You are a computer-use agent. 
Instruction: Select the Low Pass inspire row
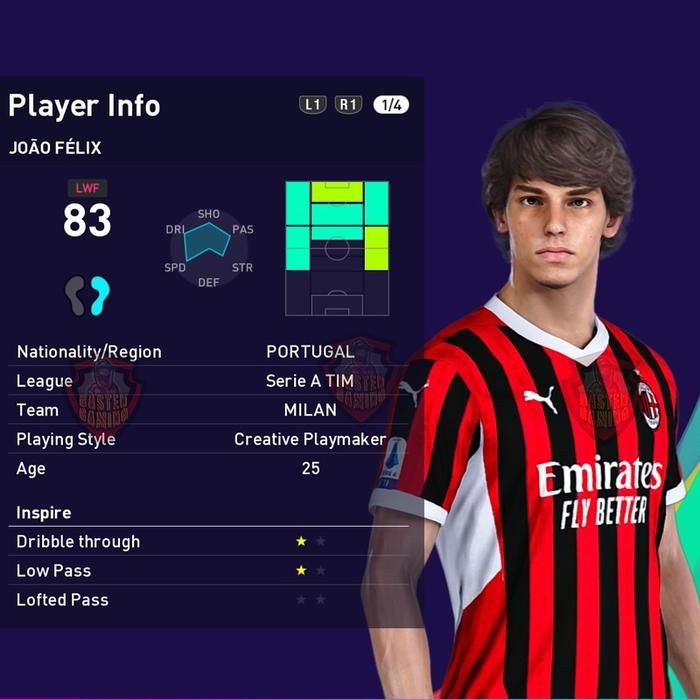pos(210,571)
